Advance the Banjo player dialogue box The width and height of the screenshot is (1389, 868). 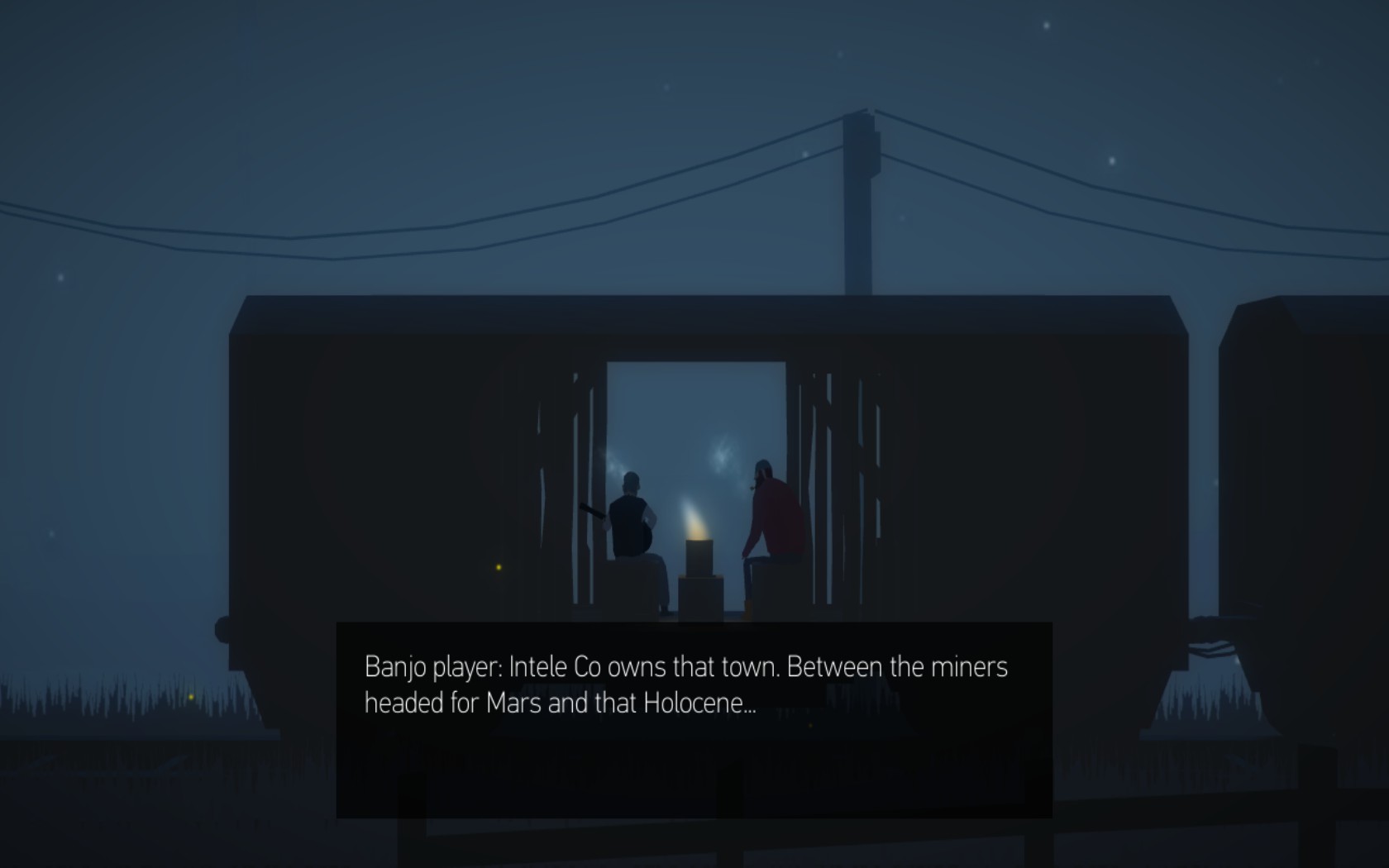click(x=694, y=719)
